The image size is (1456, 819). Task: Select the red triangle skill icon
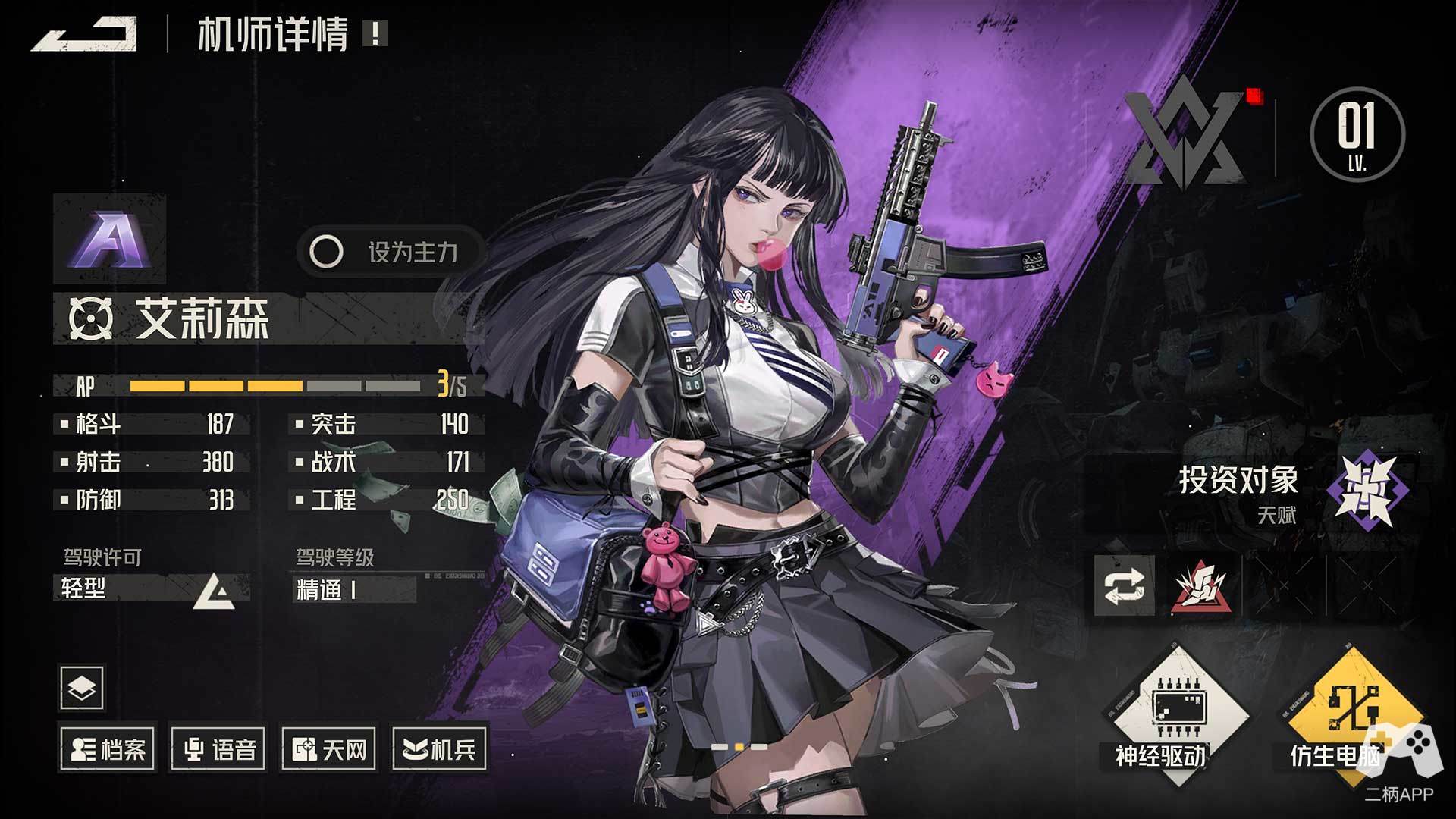(x=1200, y=586)
